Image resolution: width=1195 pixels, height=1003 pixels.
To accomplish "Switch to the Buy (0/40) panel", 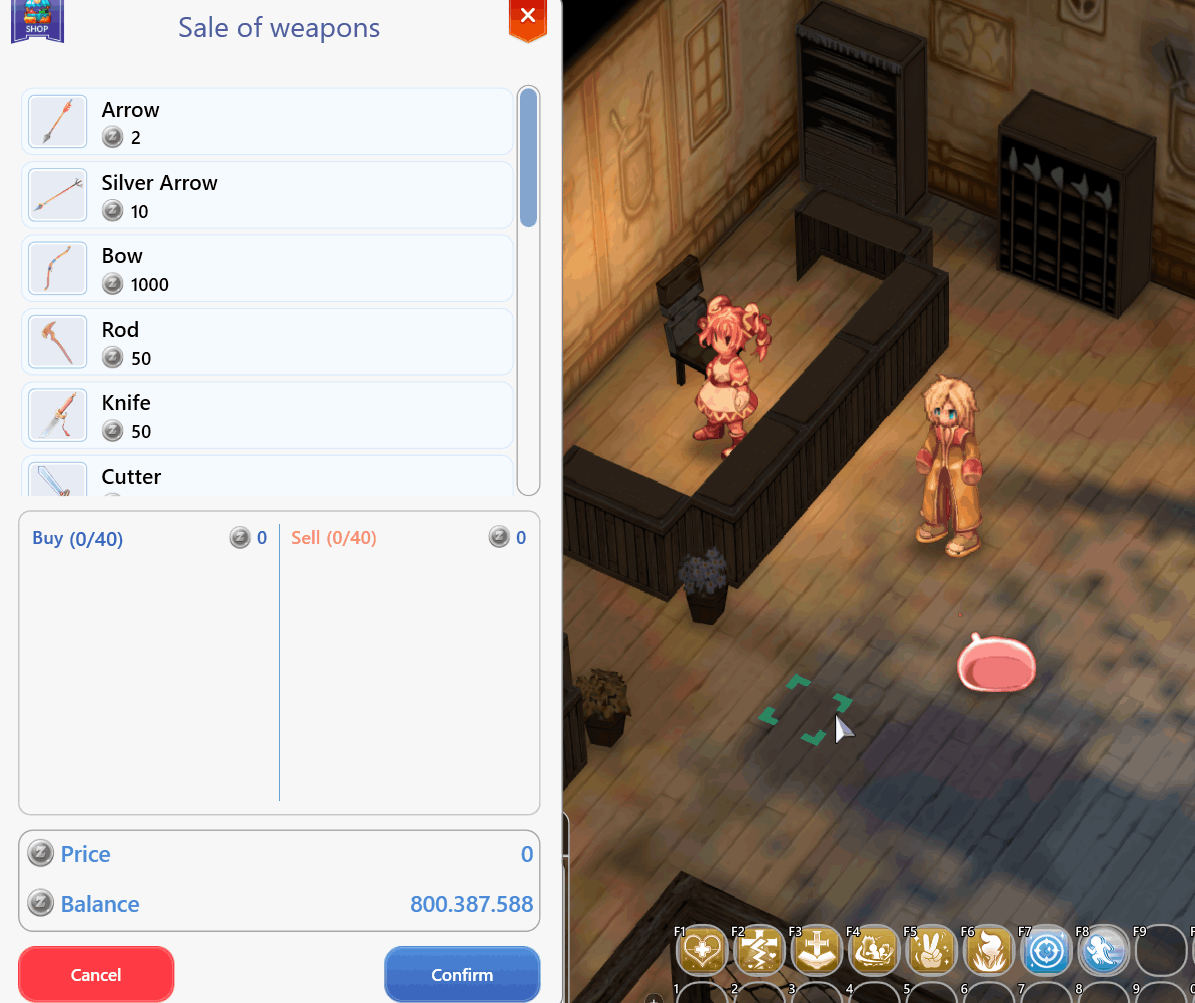I will (x=78, y=539).
